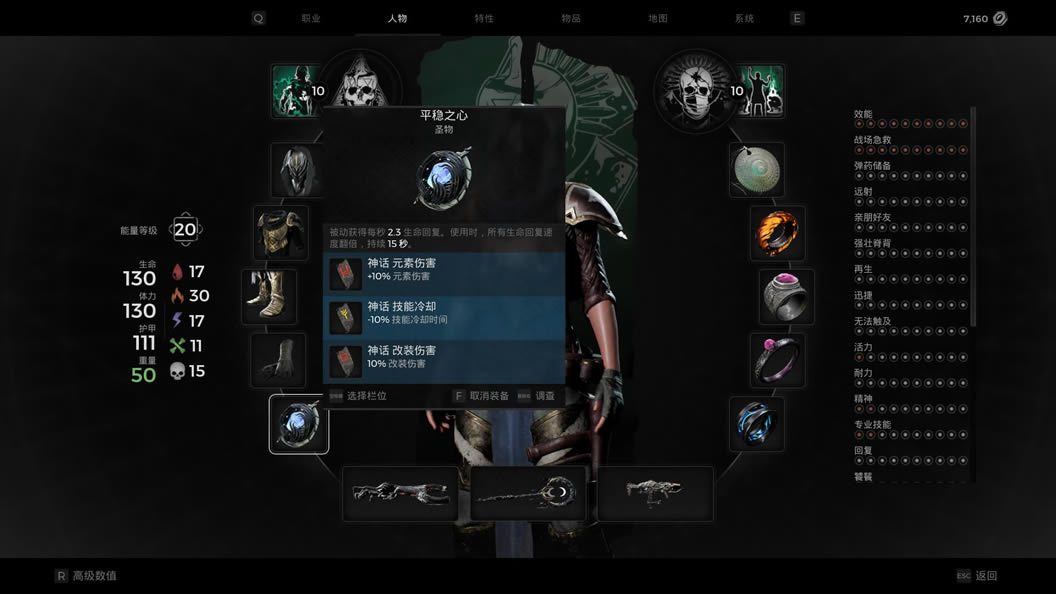Image resolution: width=1056 pixels, height=594 pixels.
Task: Select the melee staff weapon slot
Action: (x=528, y=493)
